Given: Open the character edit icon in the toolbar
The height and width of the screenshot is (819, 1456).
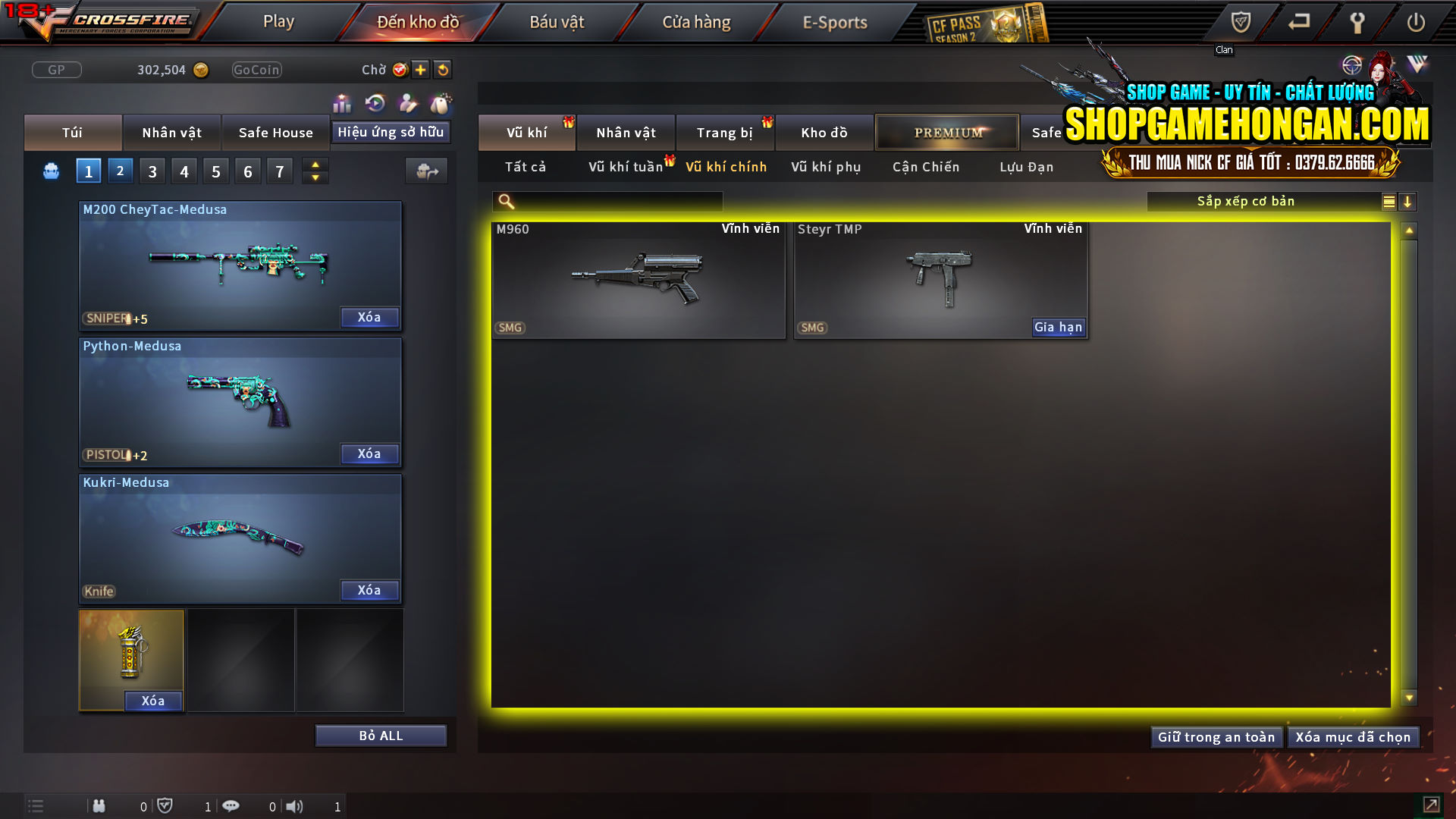Looking at the screenshot, I should pos(407,103).
